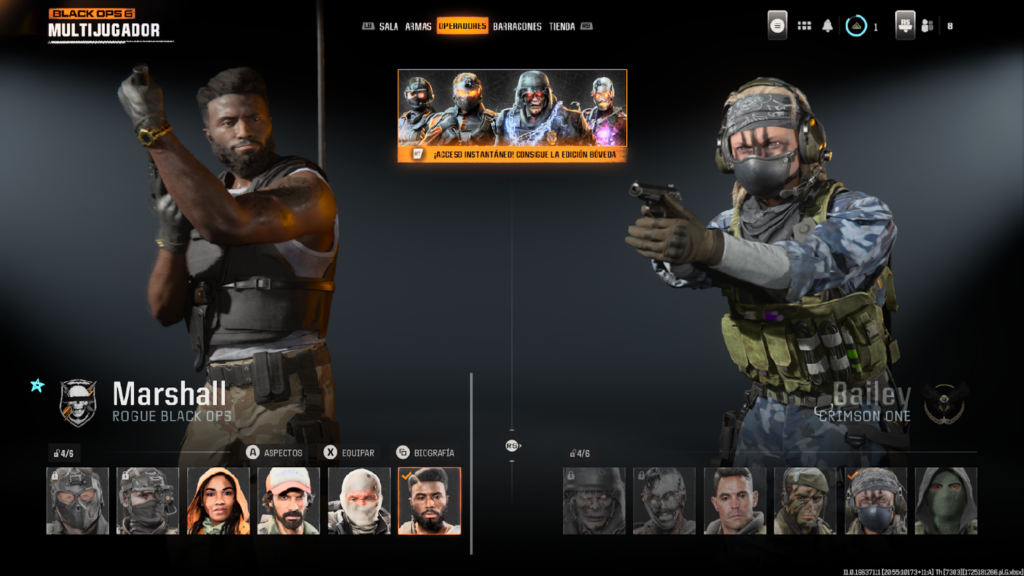Open the Tienda tab
The height and width of the screenshot is (576, 1024).
(x=562, y=27)
